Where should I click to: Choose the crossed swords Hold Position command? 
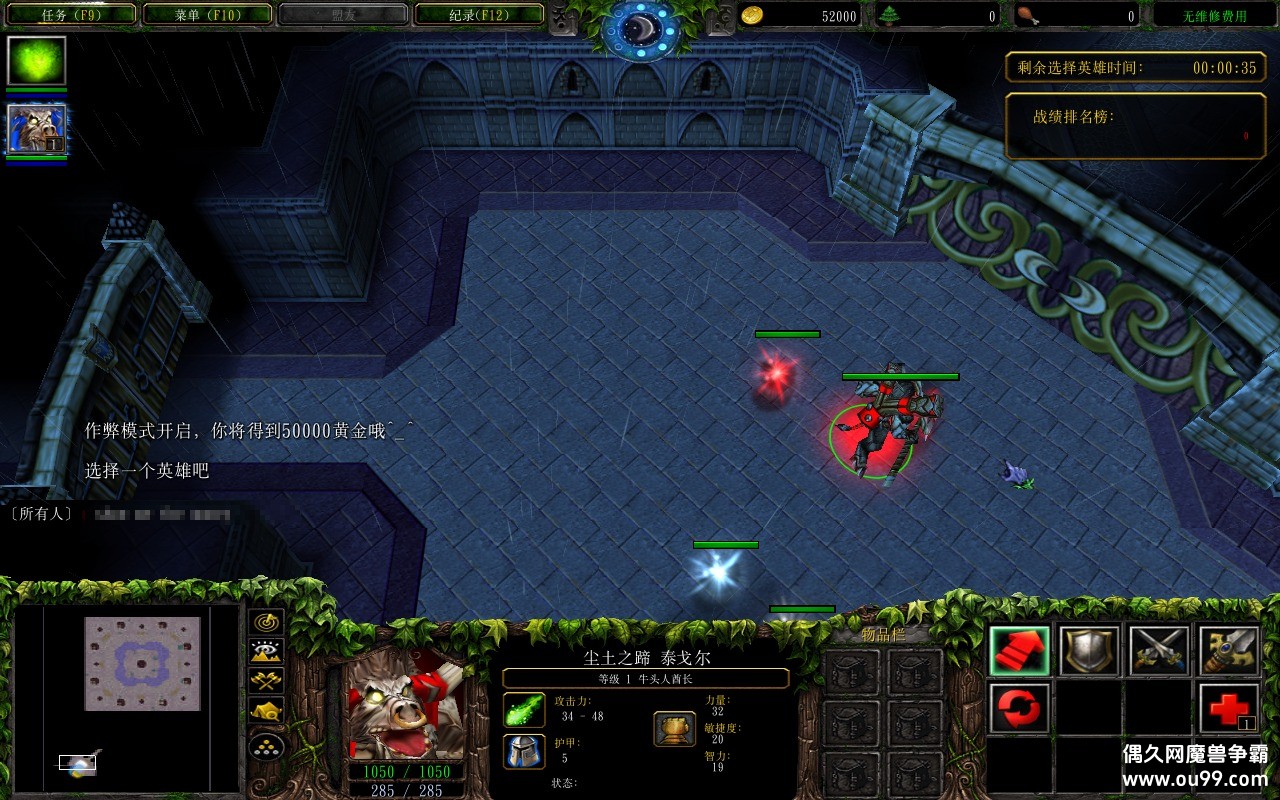[1159, 651]
